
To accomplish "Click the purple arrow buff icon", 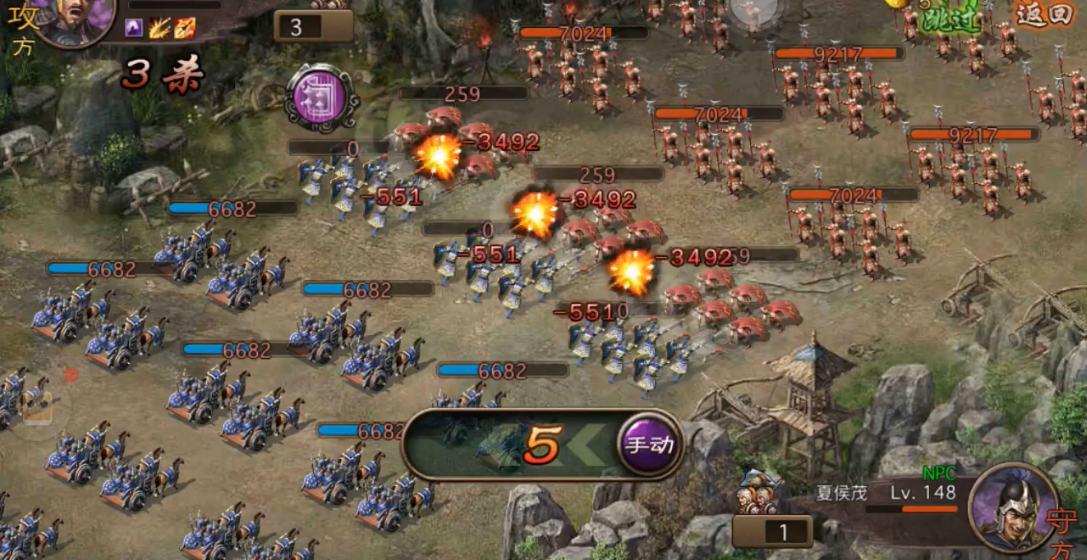I will pos(134,28).
